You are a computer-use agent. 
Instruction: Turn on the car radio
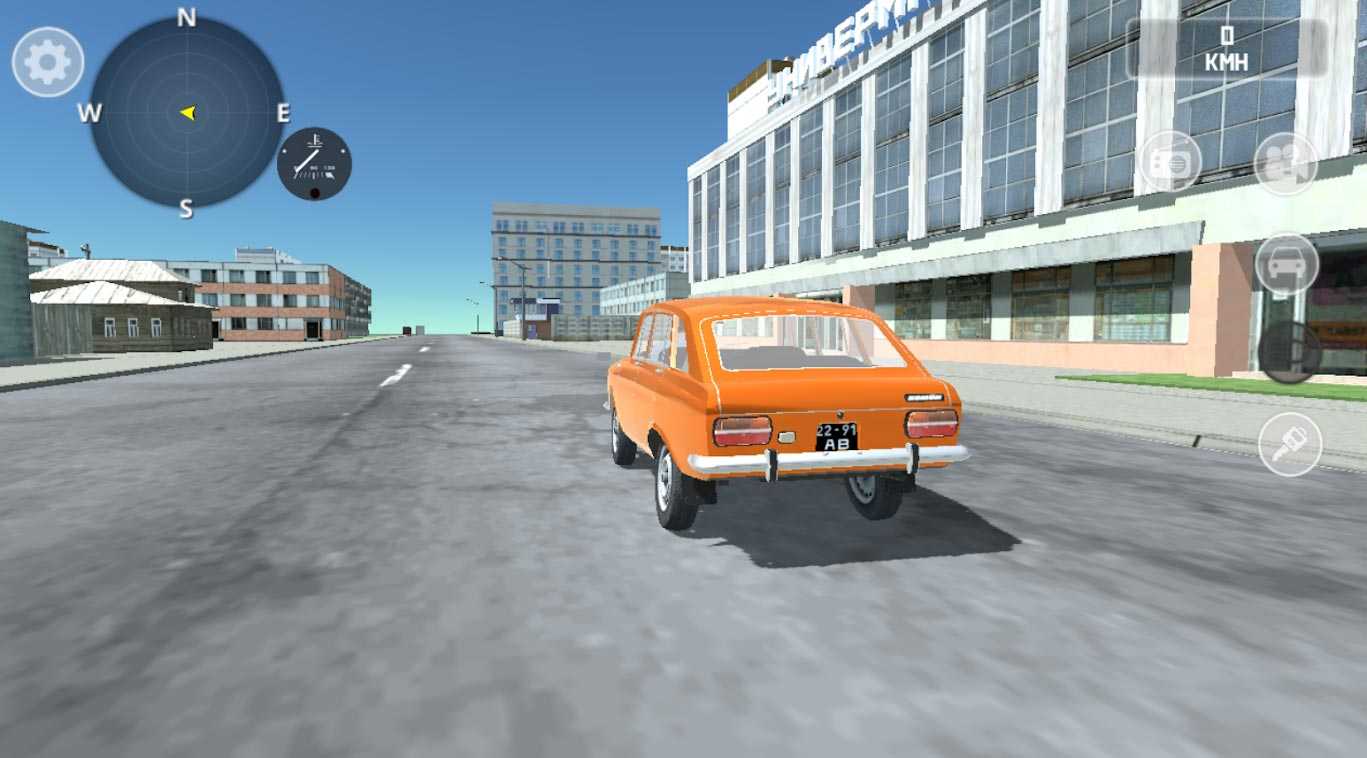[x=1169, y=161]
